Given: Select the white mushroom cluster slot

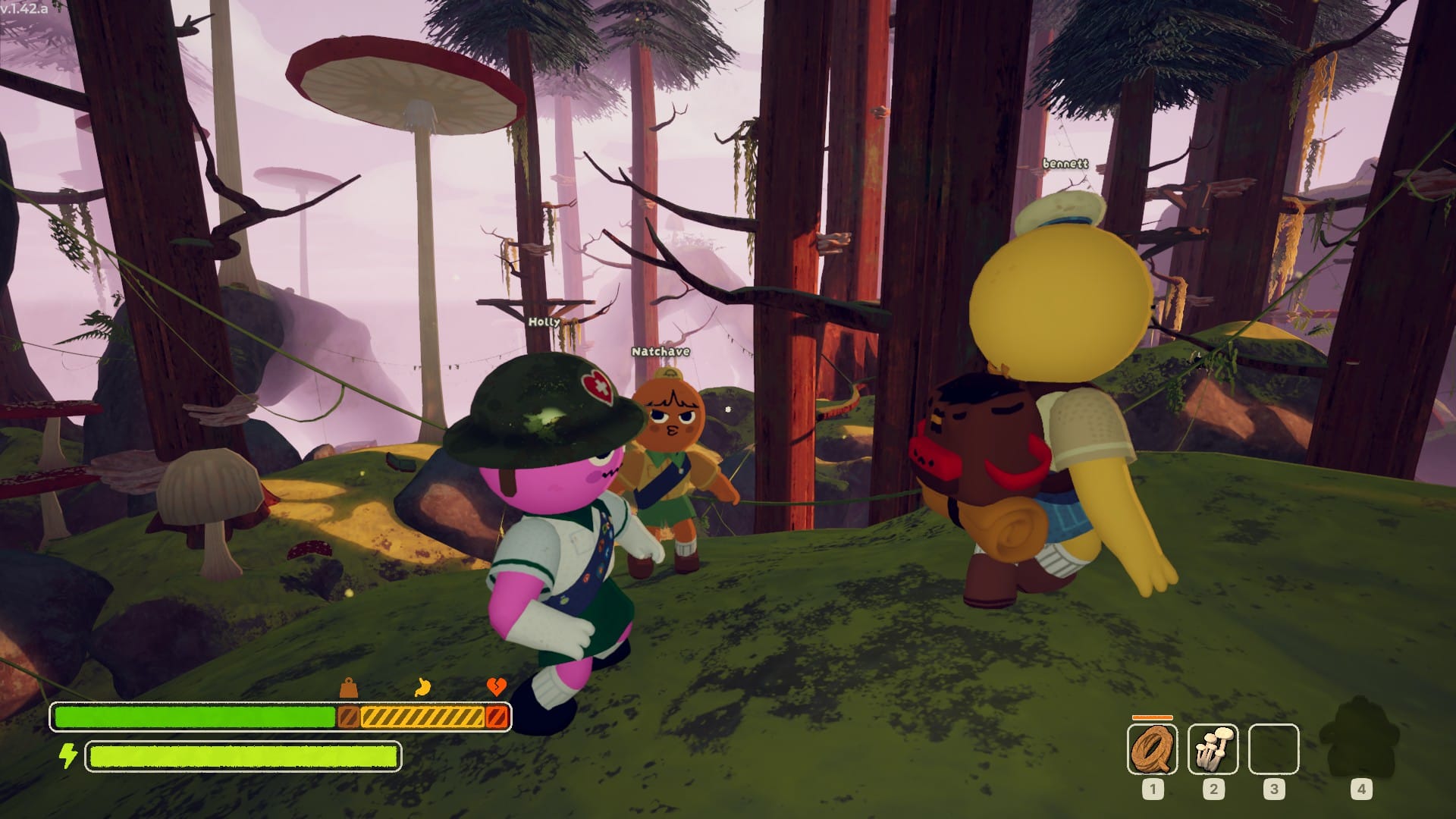Looking at the screenshot, I should [1213, 748].
